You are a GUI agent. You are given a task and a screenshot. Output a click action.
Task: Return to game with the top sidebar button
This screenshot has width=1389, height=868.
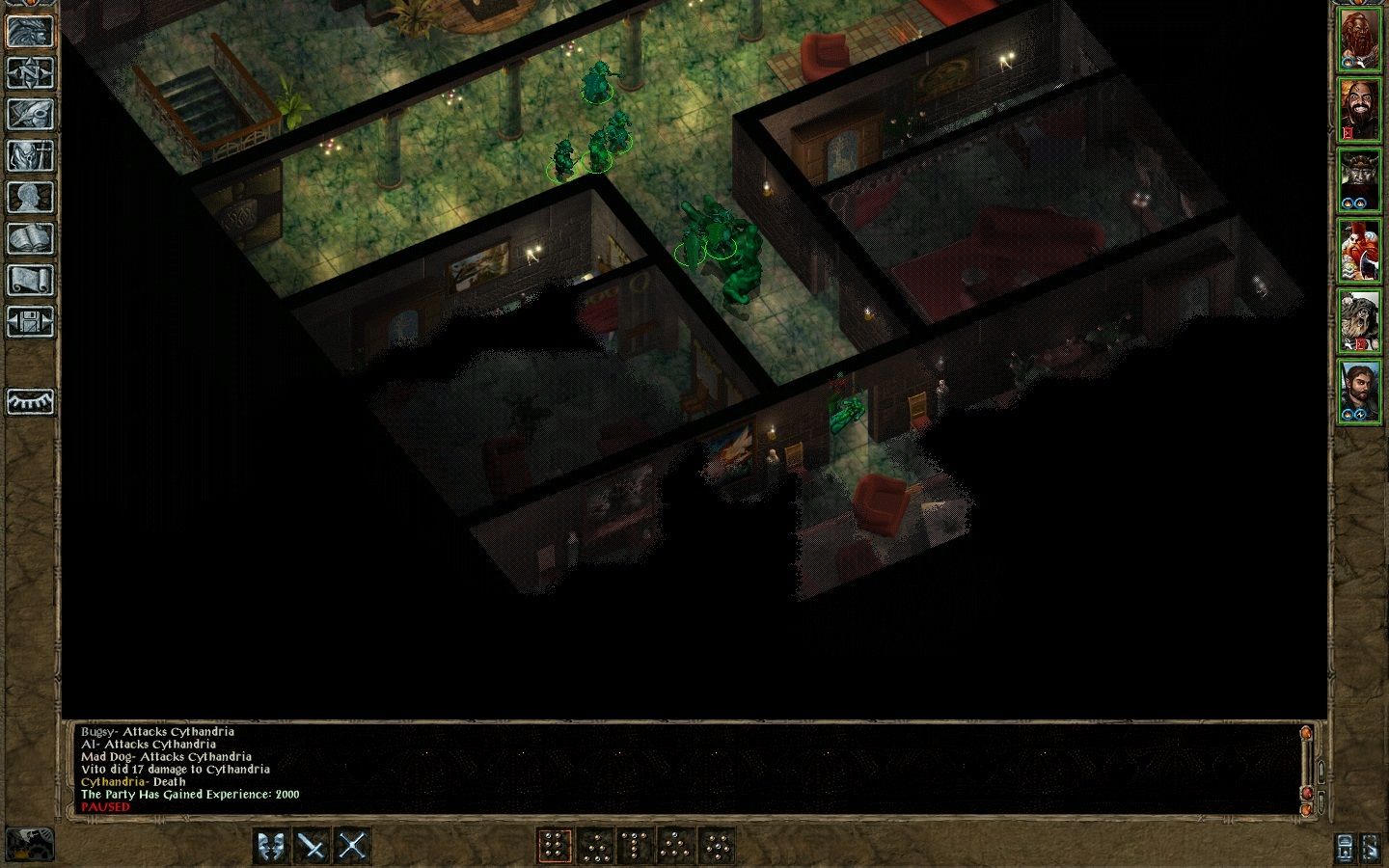pos(30,31)
